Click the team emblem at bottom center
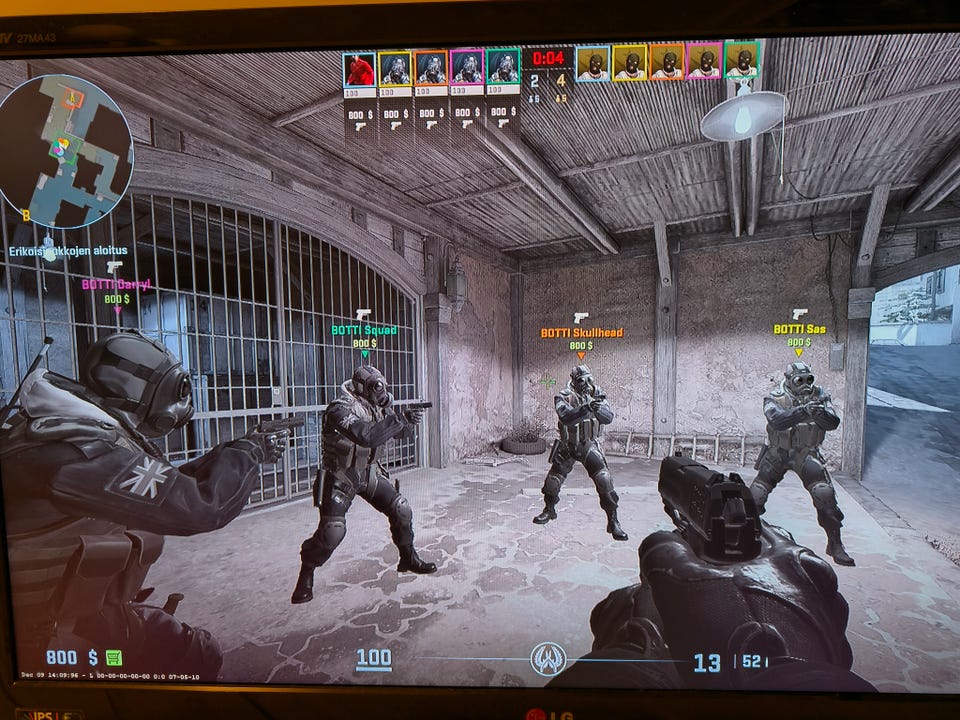 click(x=547, y=659)
